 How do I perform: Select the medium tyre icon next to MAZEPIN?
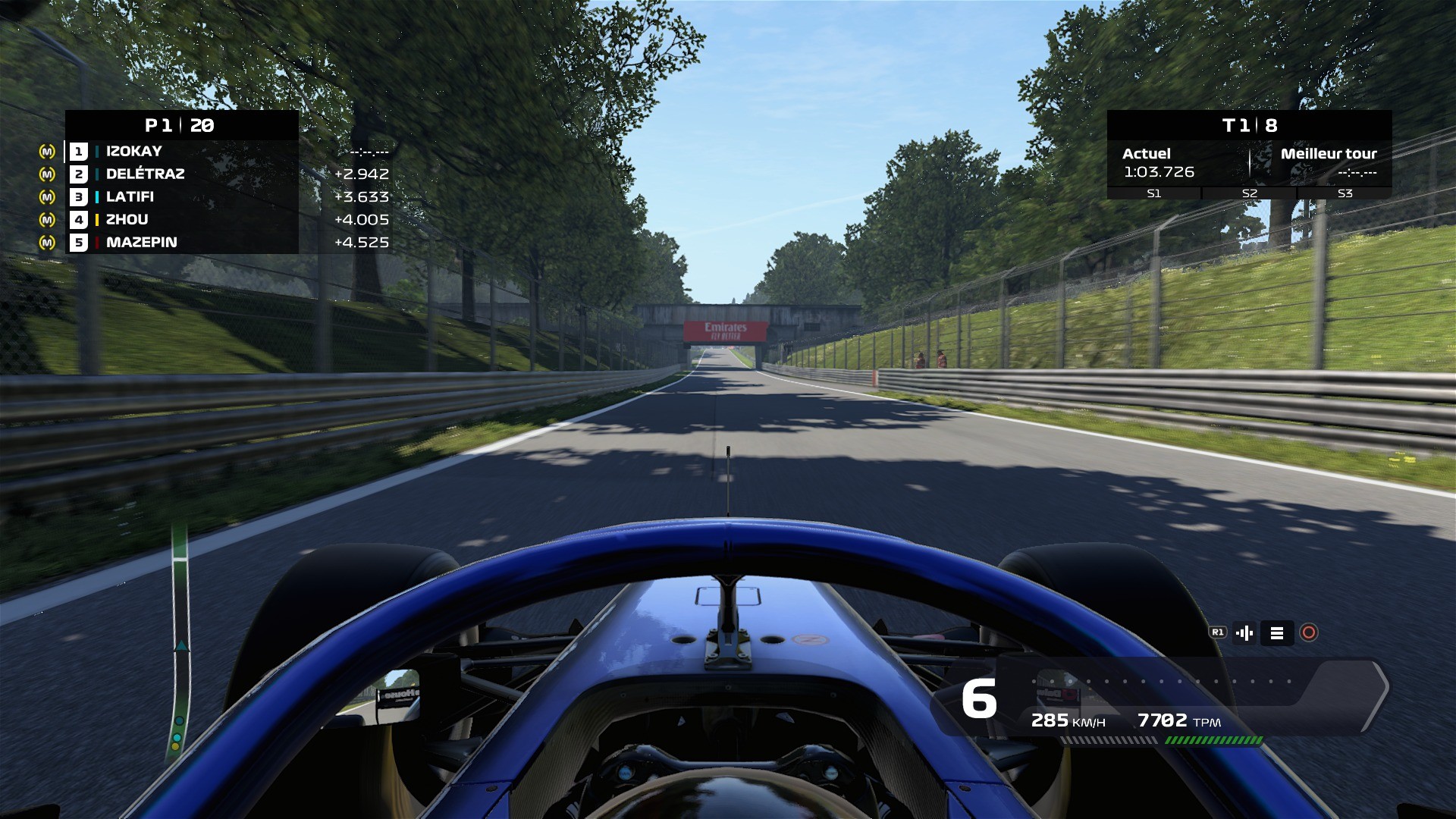click(x=47, y=242)
